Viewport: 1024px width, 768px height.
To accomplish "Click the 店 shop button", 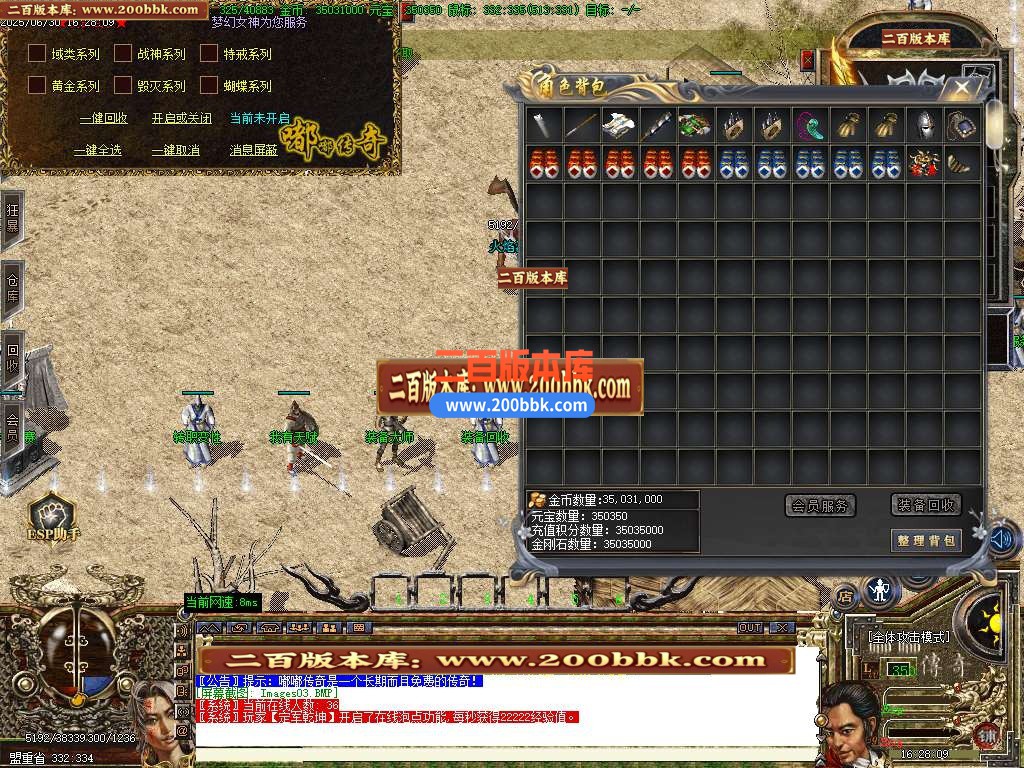I will pyautogui.click(x=846, y=596).
